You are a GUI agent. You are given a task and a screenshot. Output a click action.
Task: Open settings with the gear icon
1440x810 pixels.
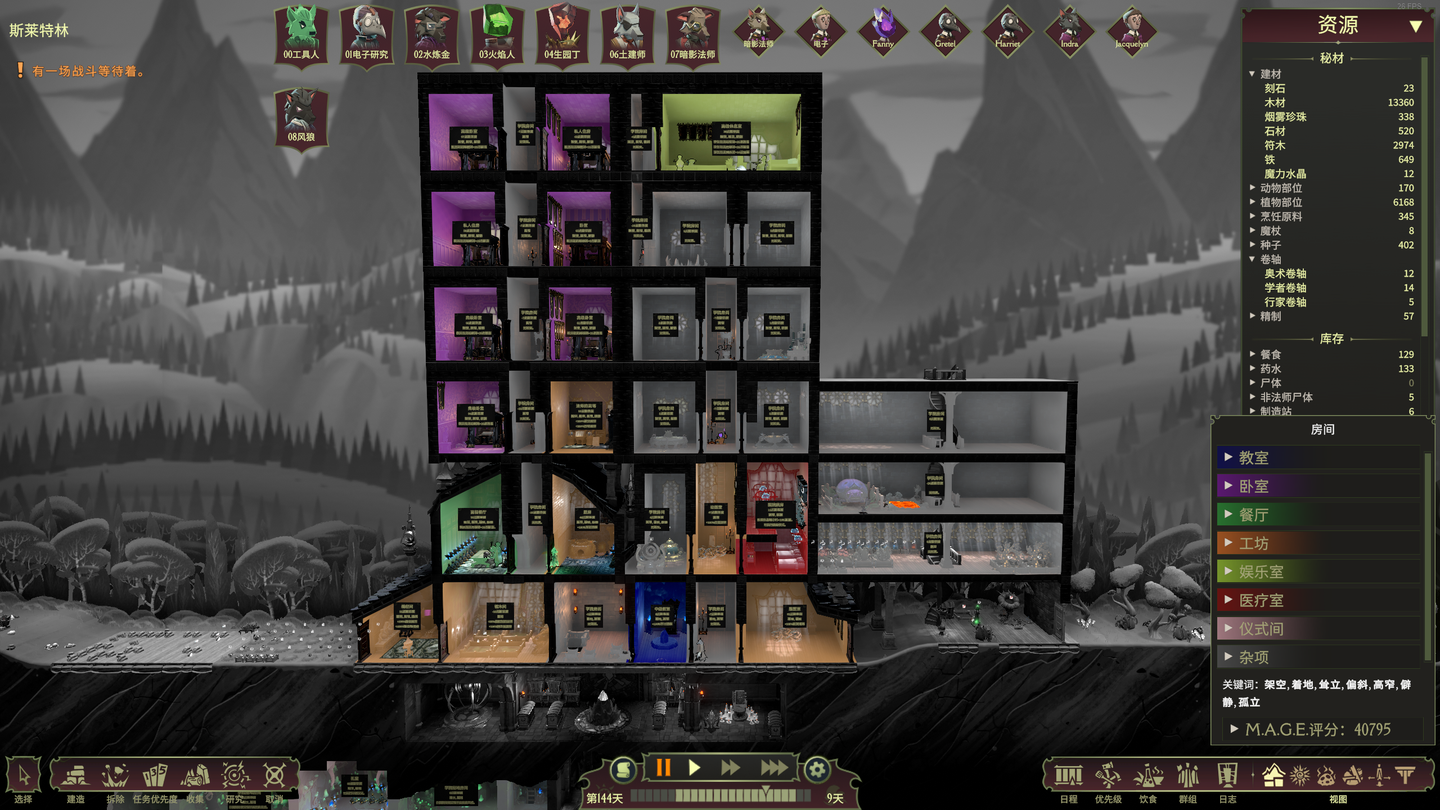(x=817, y=769)
